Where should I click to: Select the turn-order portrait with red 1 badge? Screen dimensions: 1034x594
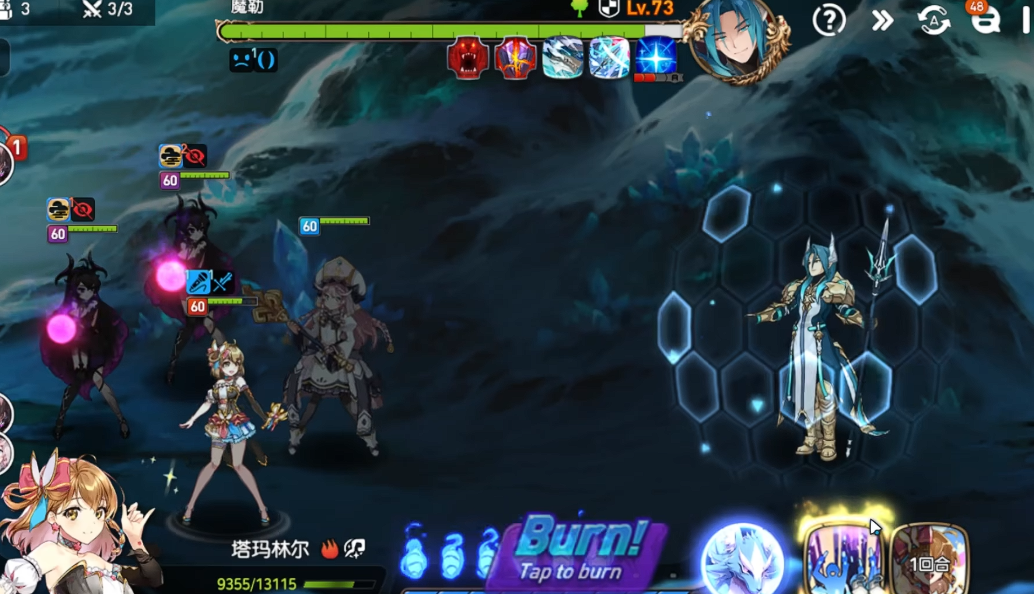(5, 160)
